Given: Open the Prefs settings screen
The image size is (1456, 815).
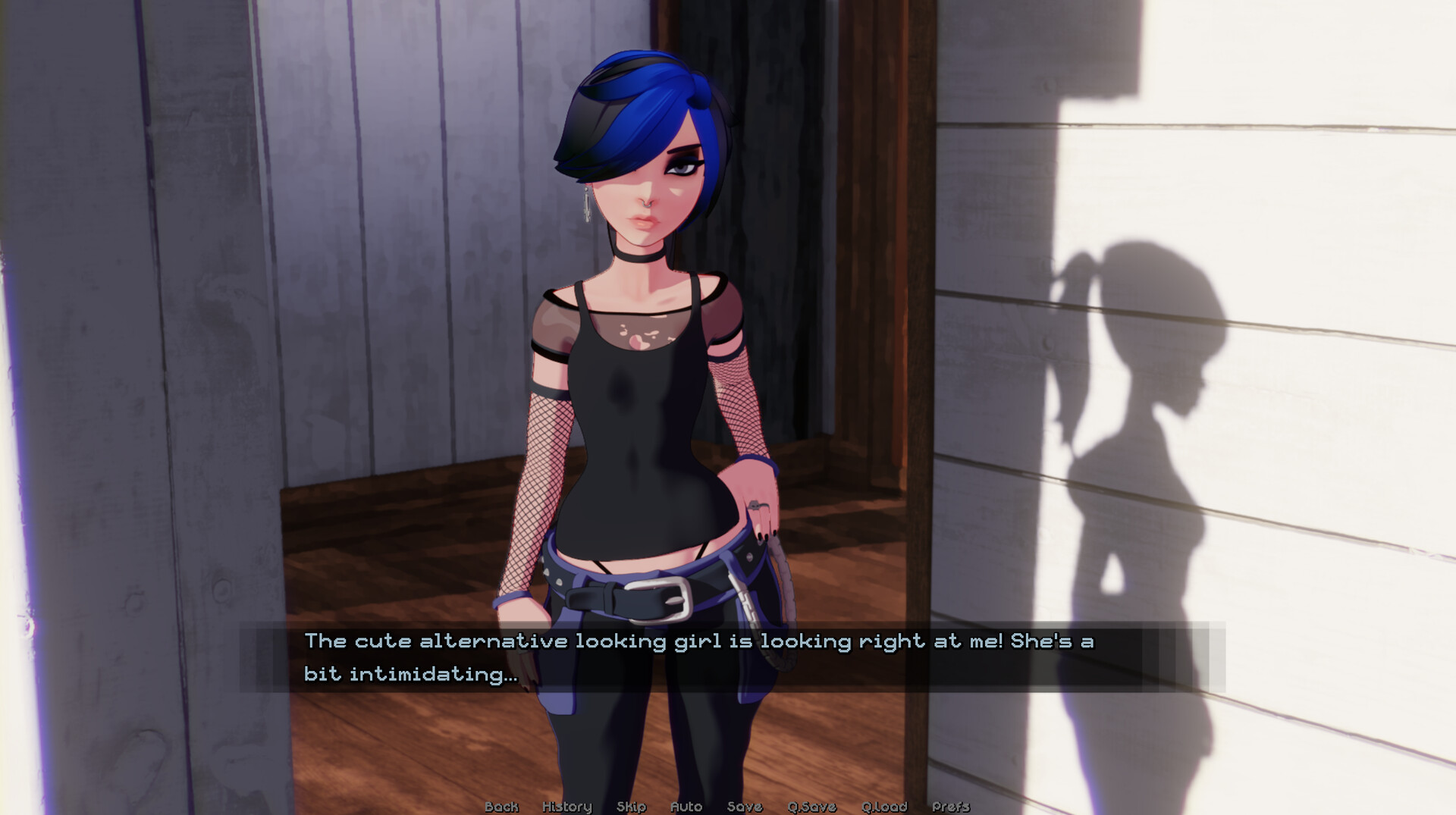Looking at the screenshot, I should [x=952, y=807].
